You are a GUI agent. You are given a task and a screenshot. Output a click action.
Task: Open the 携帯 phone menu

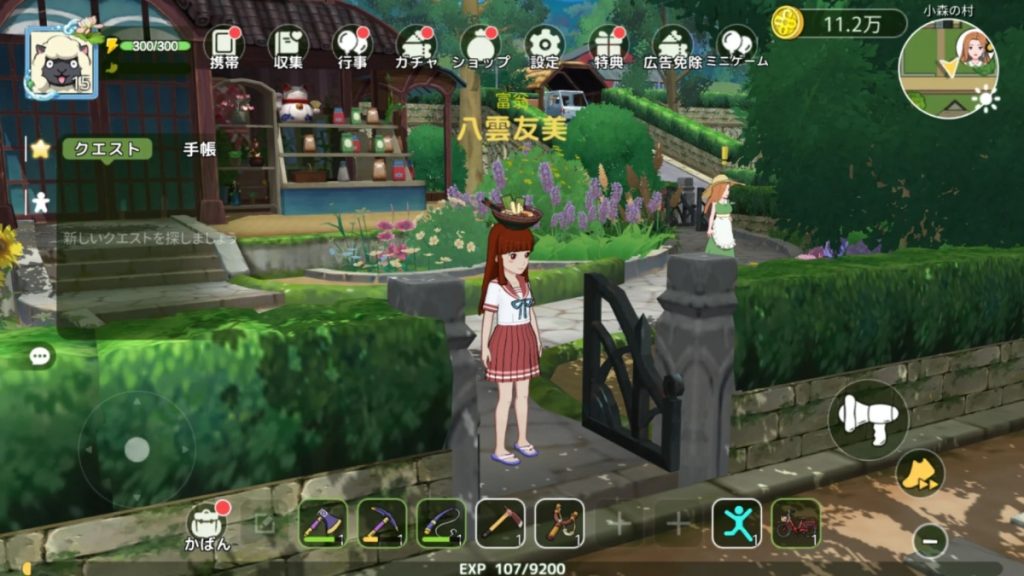click(x=224, y=45)
